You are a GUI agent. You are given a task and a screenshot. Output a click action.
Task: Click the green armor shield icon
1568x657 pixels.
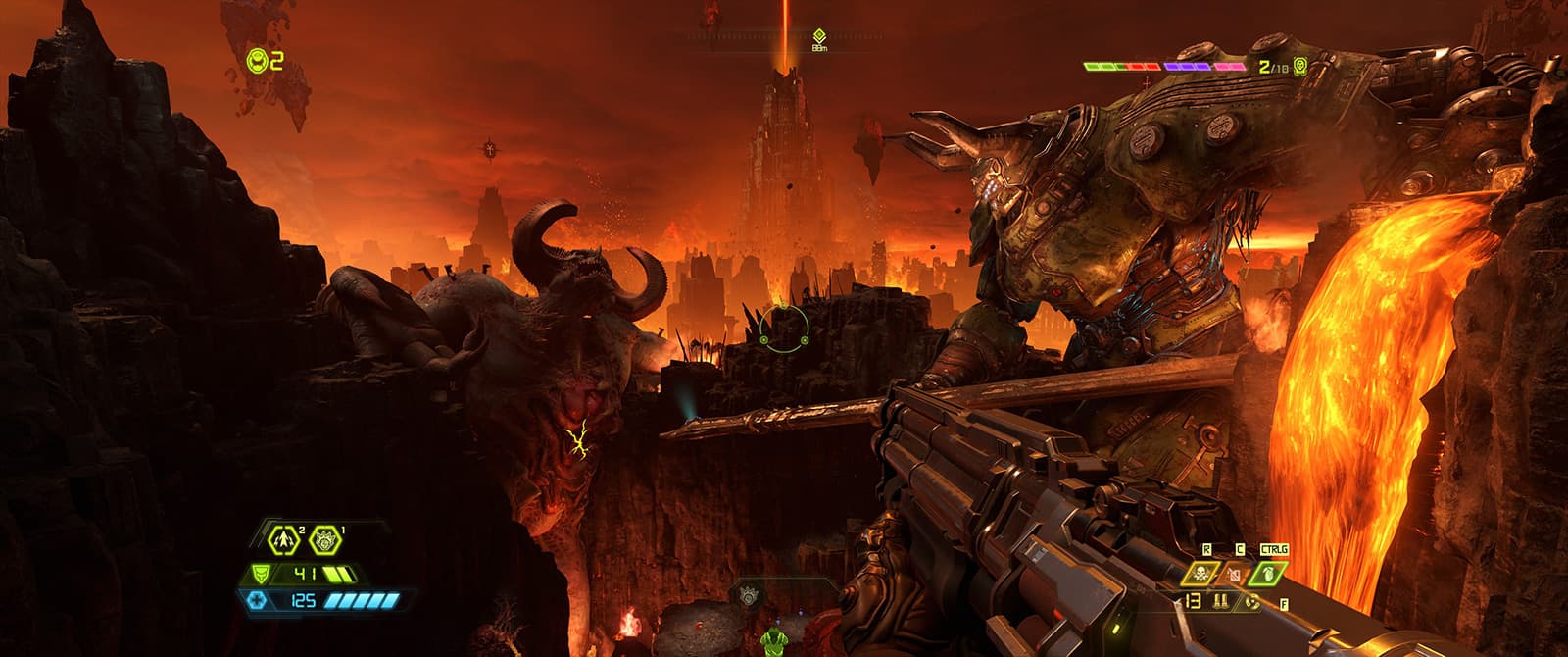click(x=261, y=574)
